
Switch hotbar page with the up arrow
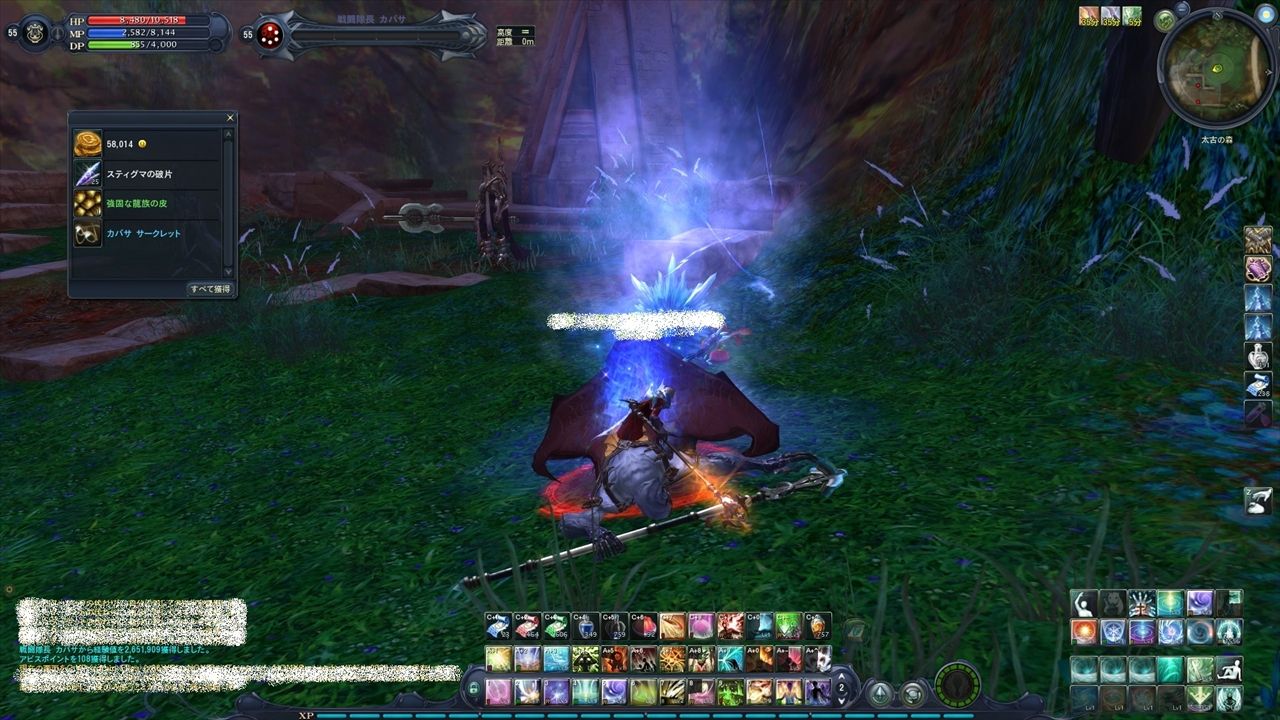pos(841,677)
